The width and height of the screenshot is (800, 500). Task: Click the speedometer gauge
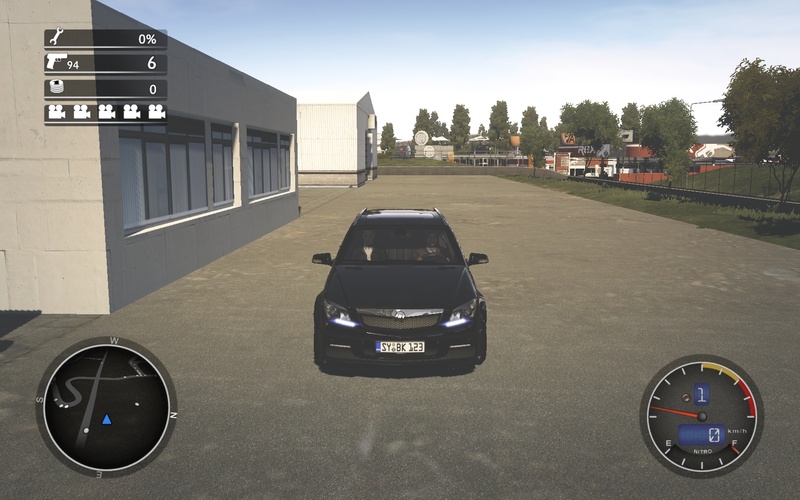701,415
